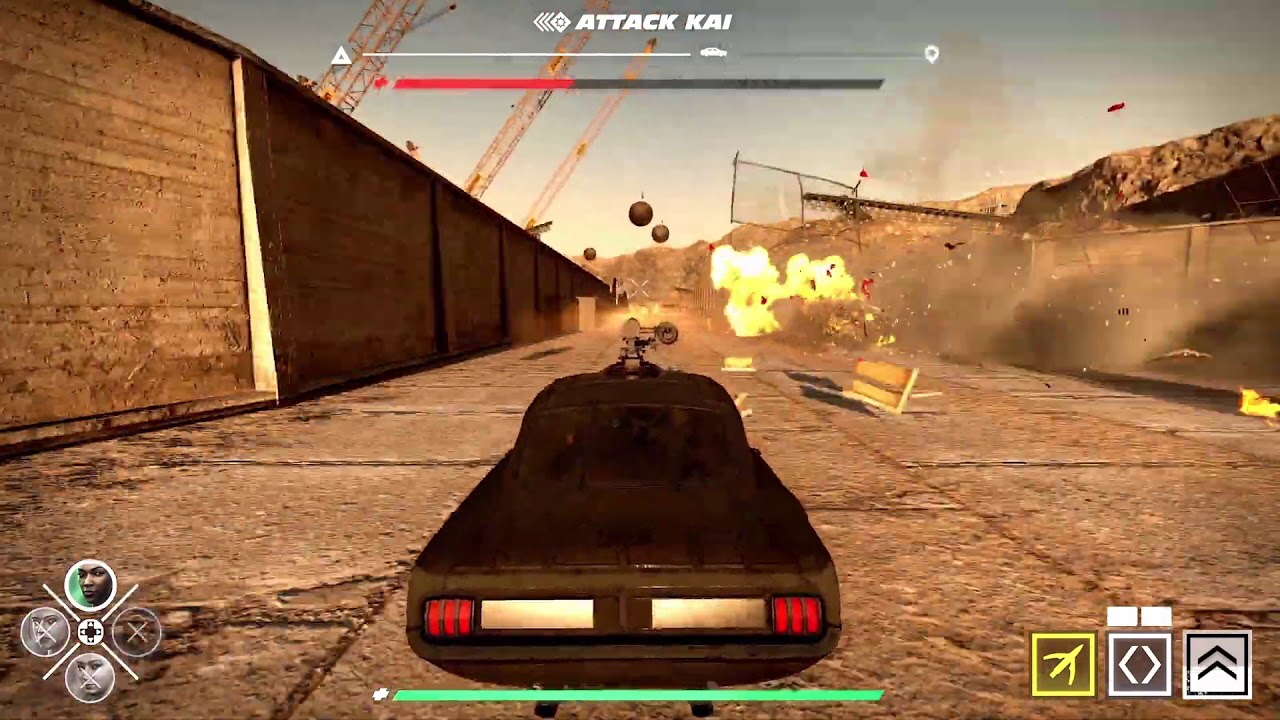Activate the yellow jet ability icon

(1063, 664)
